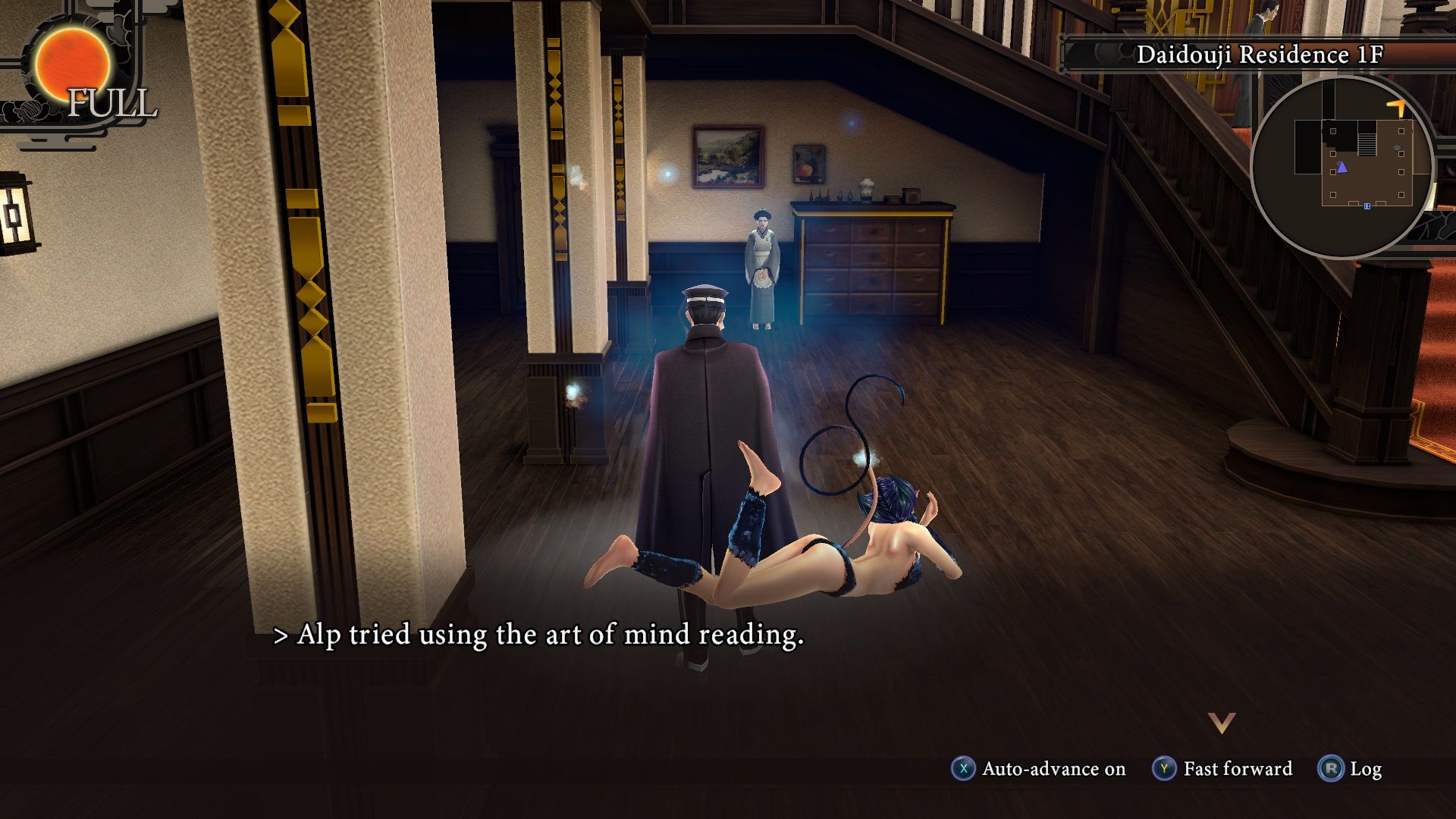This screenshot has height=819, width=1456.
Task: Open the circular minimap
Action: (1341, 167)
